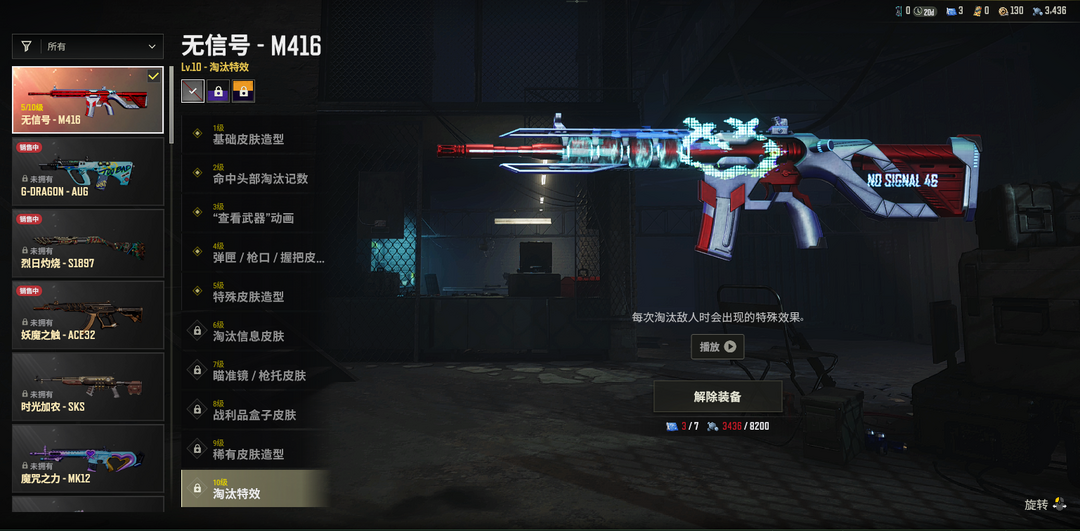Viewport: 1080px width, 531px height.
Task: Click the 播放 preview button
Action: 717,347
